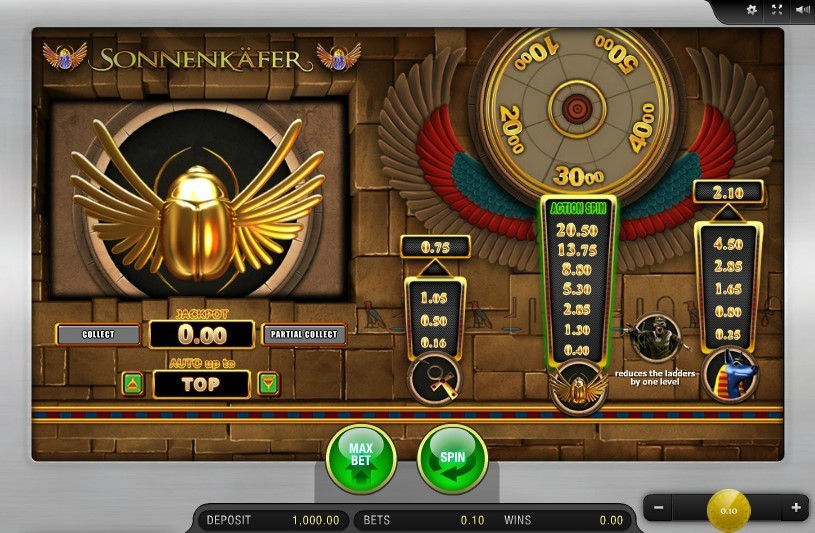Raise the AUTO up to level with up arrow

132,383
